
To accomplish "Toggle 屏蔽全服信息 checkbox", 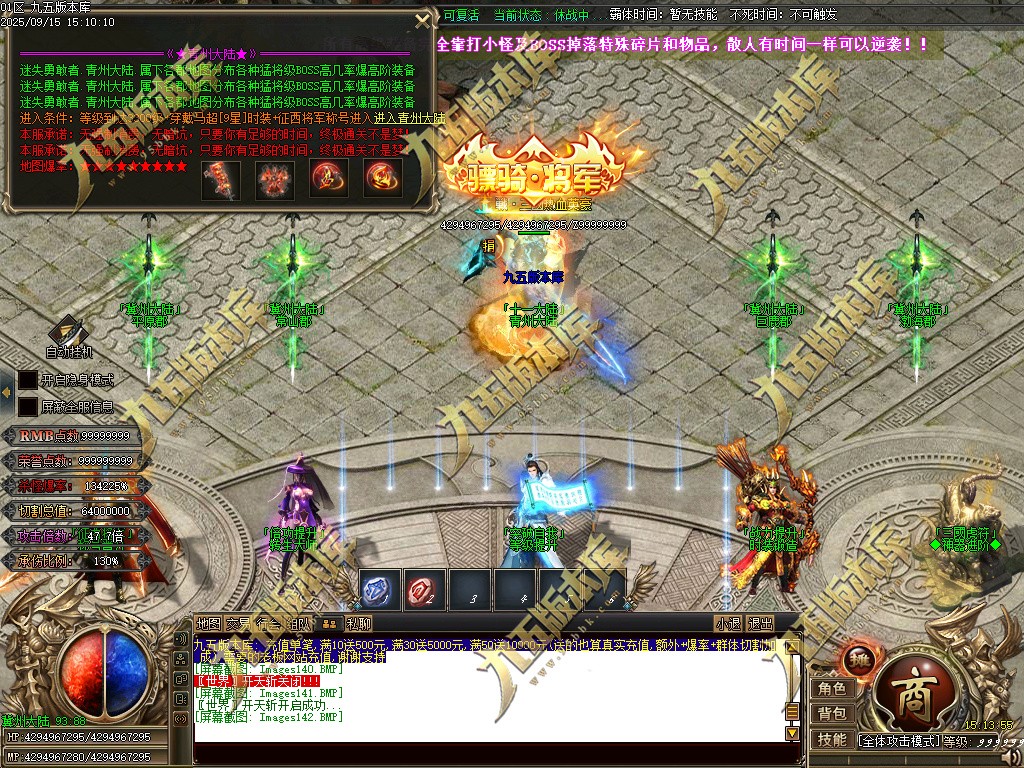I will 27,406.
